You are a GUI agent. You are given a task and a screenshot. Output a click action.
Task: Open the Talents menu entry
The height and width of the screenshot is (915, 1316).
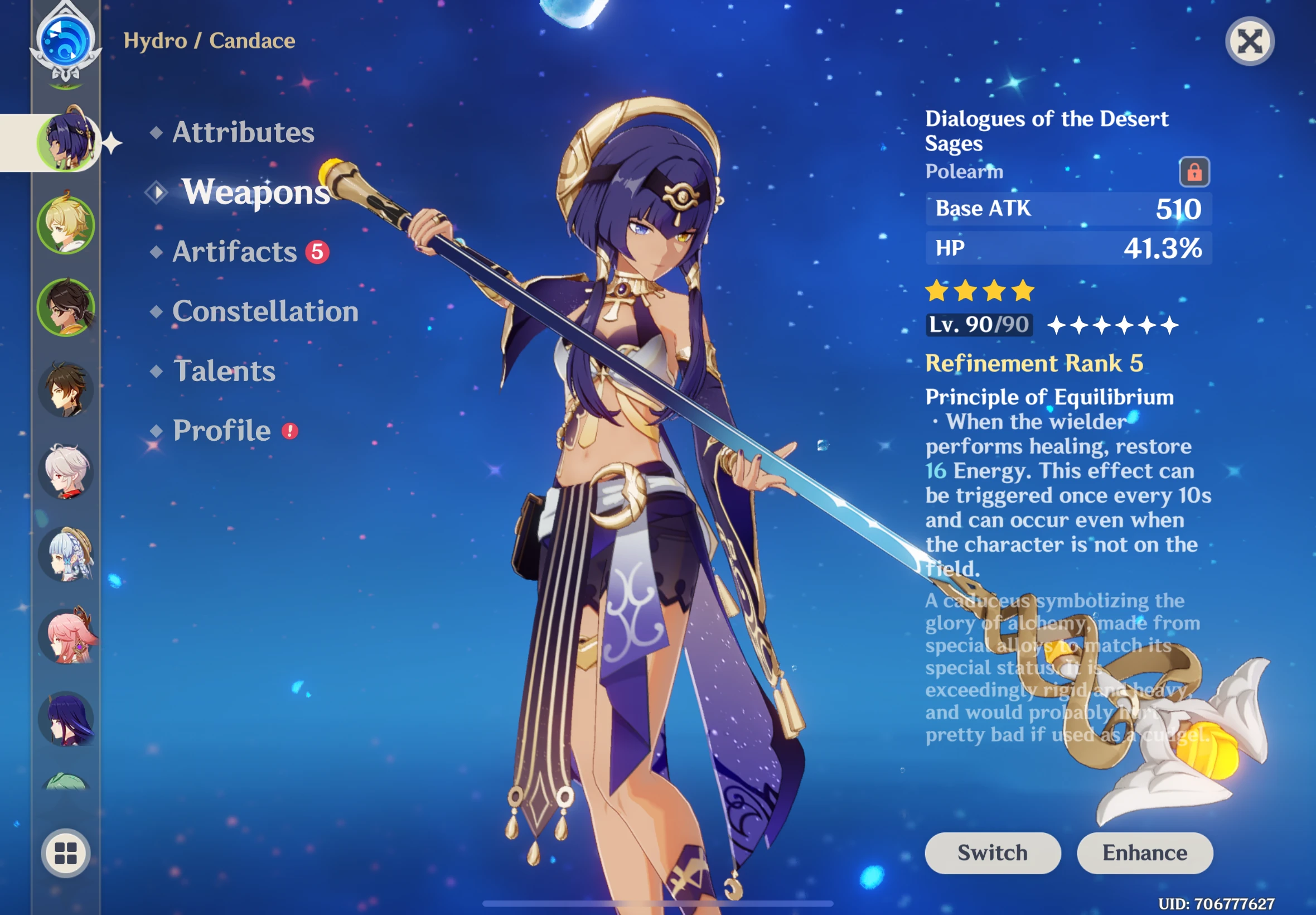(224, 372)
